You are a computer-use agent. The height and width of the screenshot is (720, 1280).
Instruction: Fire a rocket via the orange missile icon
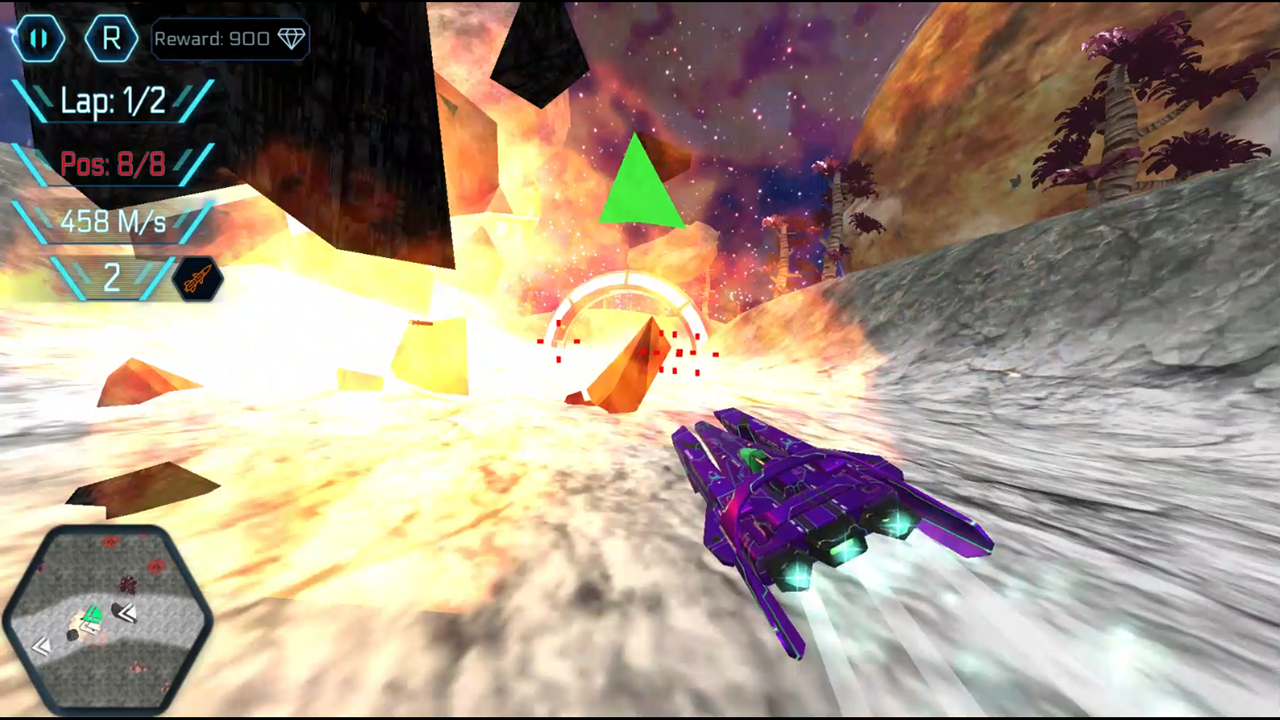(196, 280)
